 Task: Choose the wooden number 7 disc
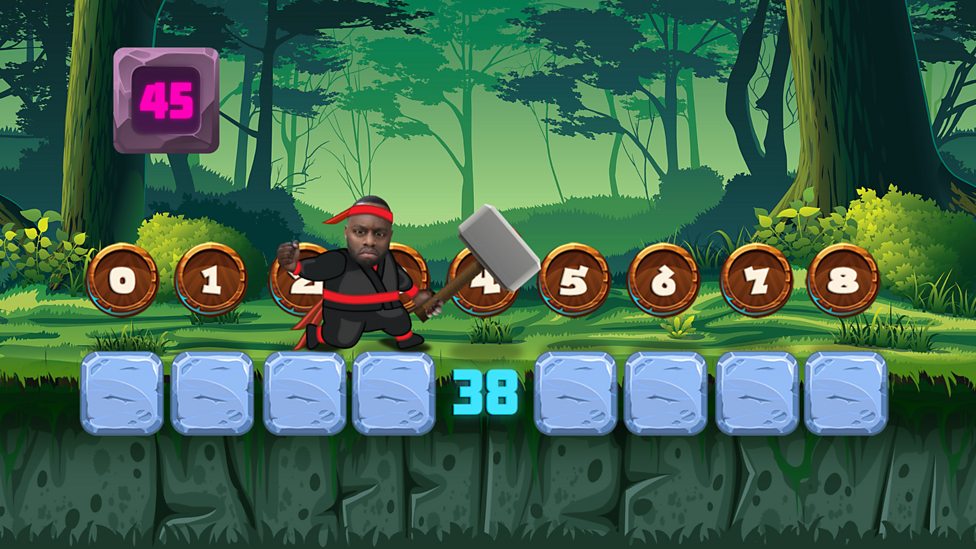click(x=756, y=279)
